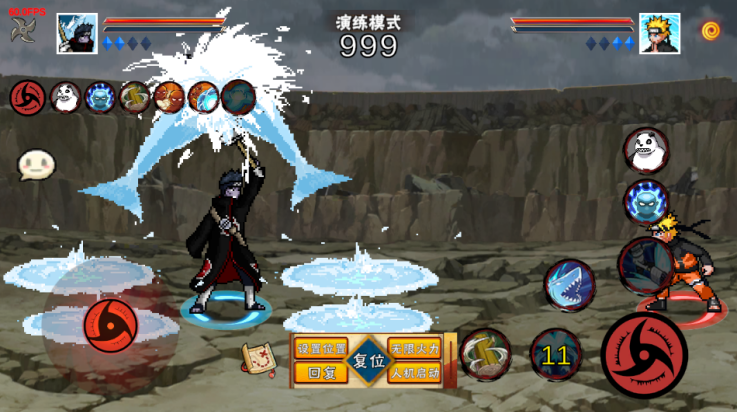Activate the bandaged sword skill button
737x412 pixels.
click(x=486, y=354)
